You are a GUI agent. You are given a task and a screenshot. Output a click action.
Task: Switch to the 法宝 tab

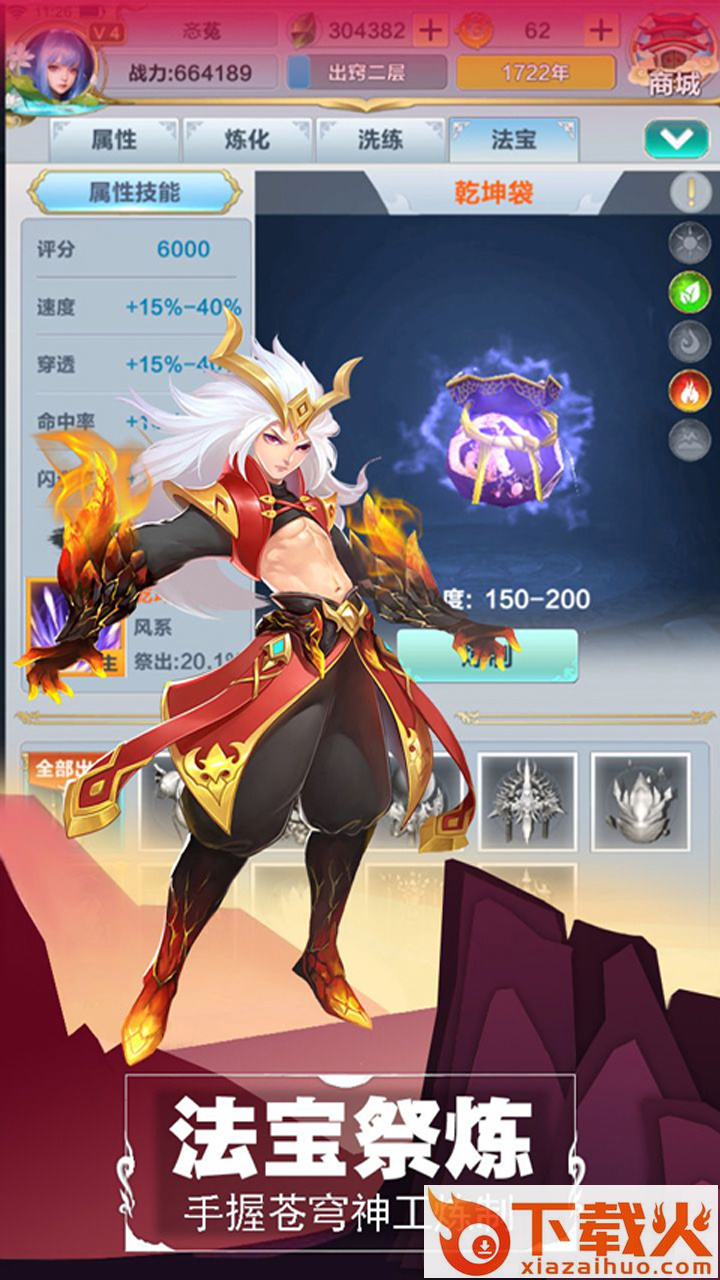(514, 140)
